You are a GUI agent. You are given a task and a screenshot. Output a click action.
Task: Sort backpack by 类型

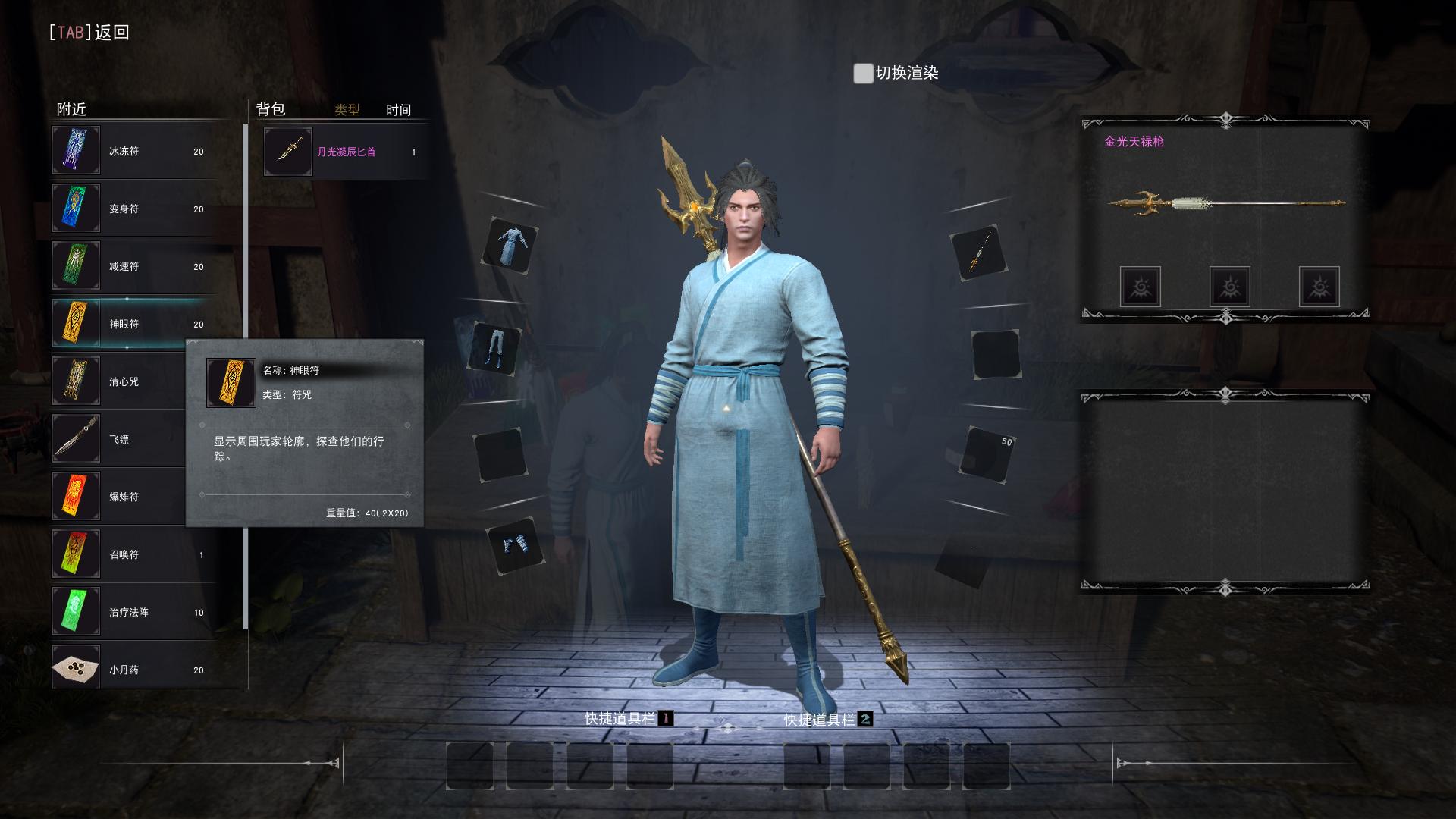347,110
